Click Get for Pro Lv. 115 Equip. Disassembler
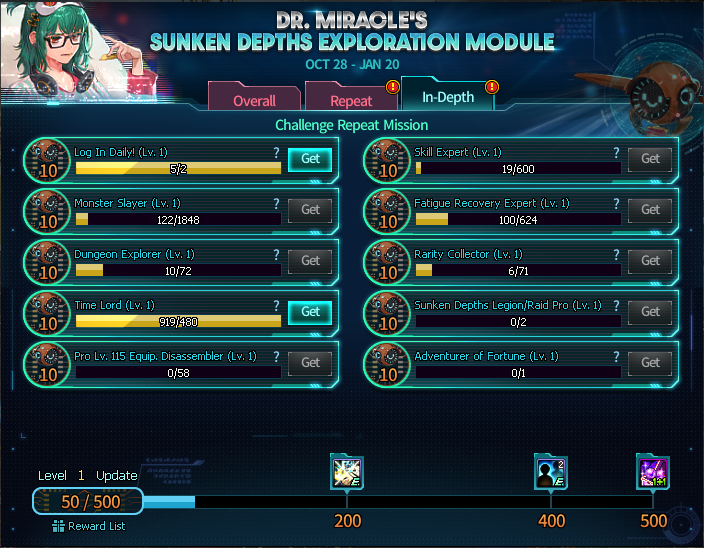Image resolution: width=704 pixels, height=548 pixels. click(x=310, y=363)
